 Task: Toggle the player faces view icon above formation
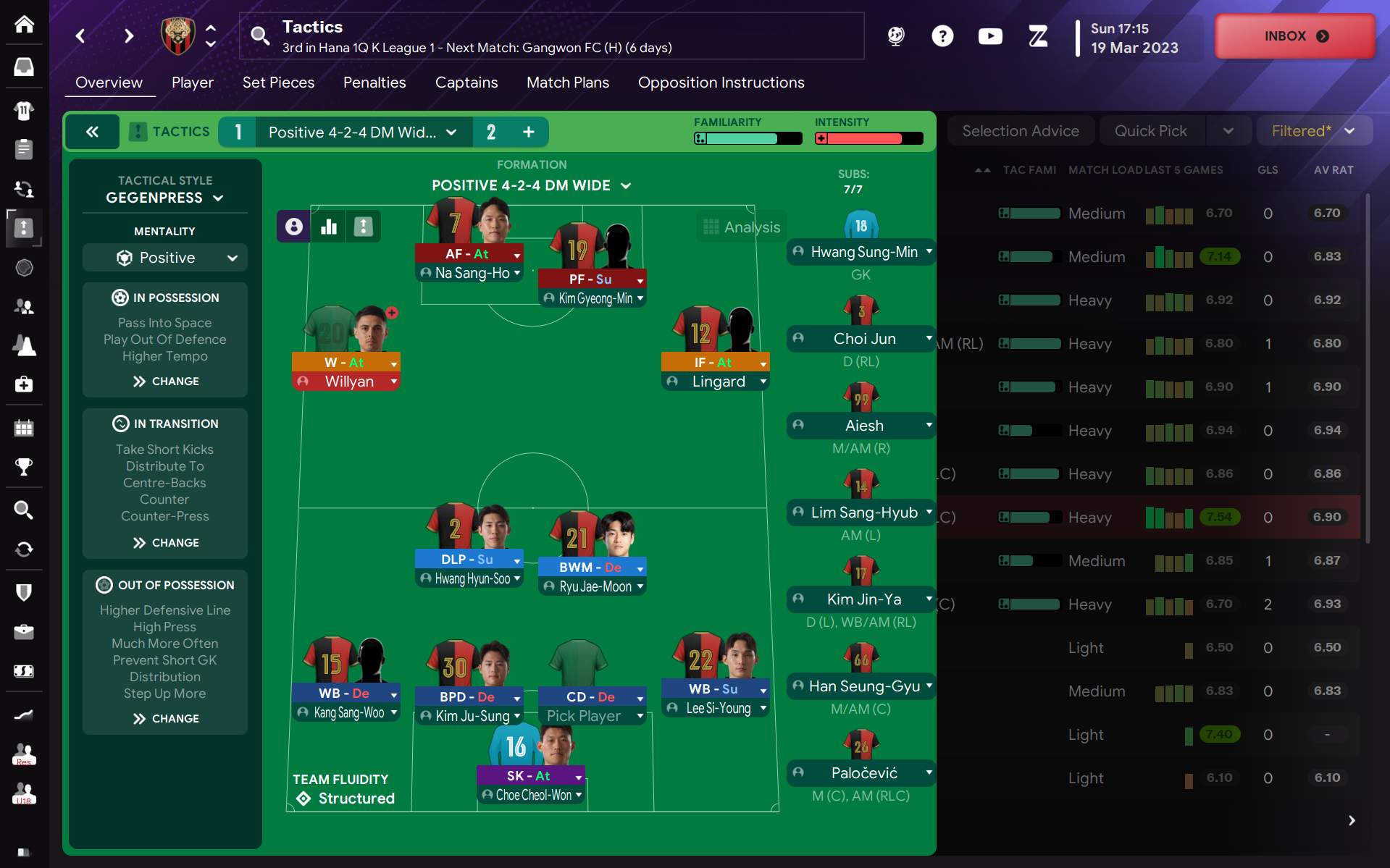293,226
